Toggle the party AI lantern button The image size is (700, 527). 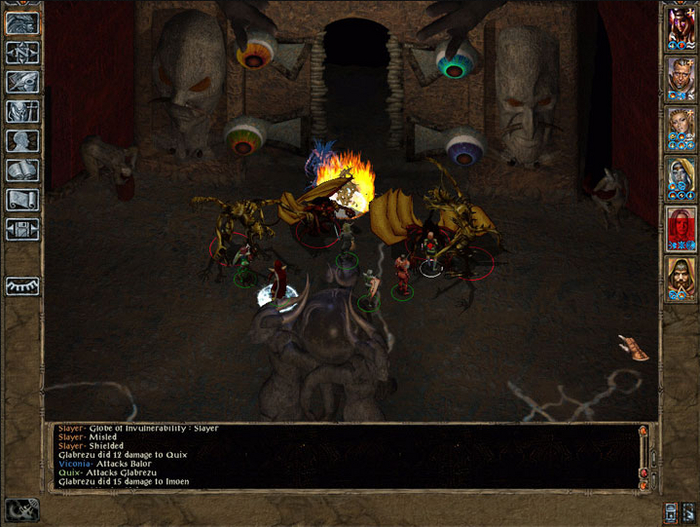pyautogui.click(x=22, y=286)
